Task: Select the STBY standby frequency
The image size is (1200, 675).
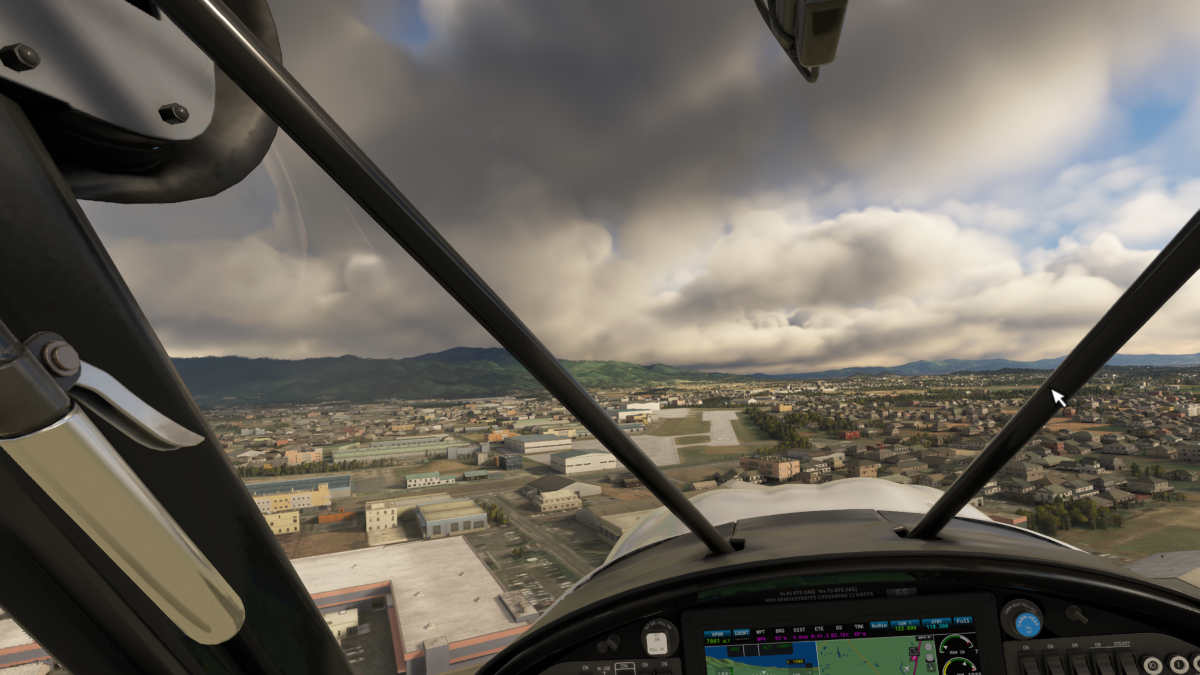Action: coord(937,624)
